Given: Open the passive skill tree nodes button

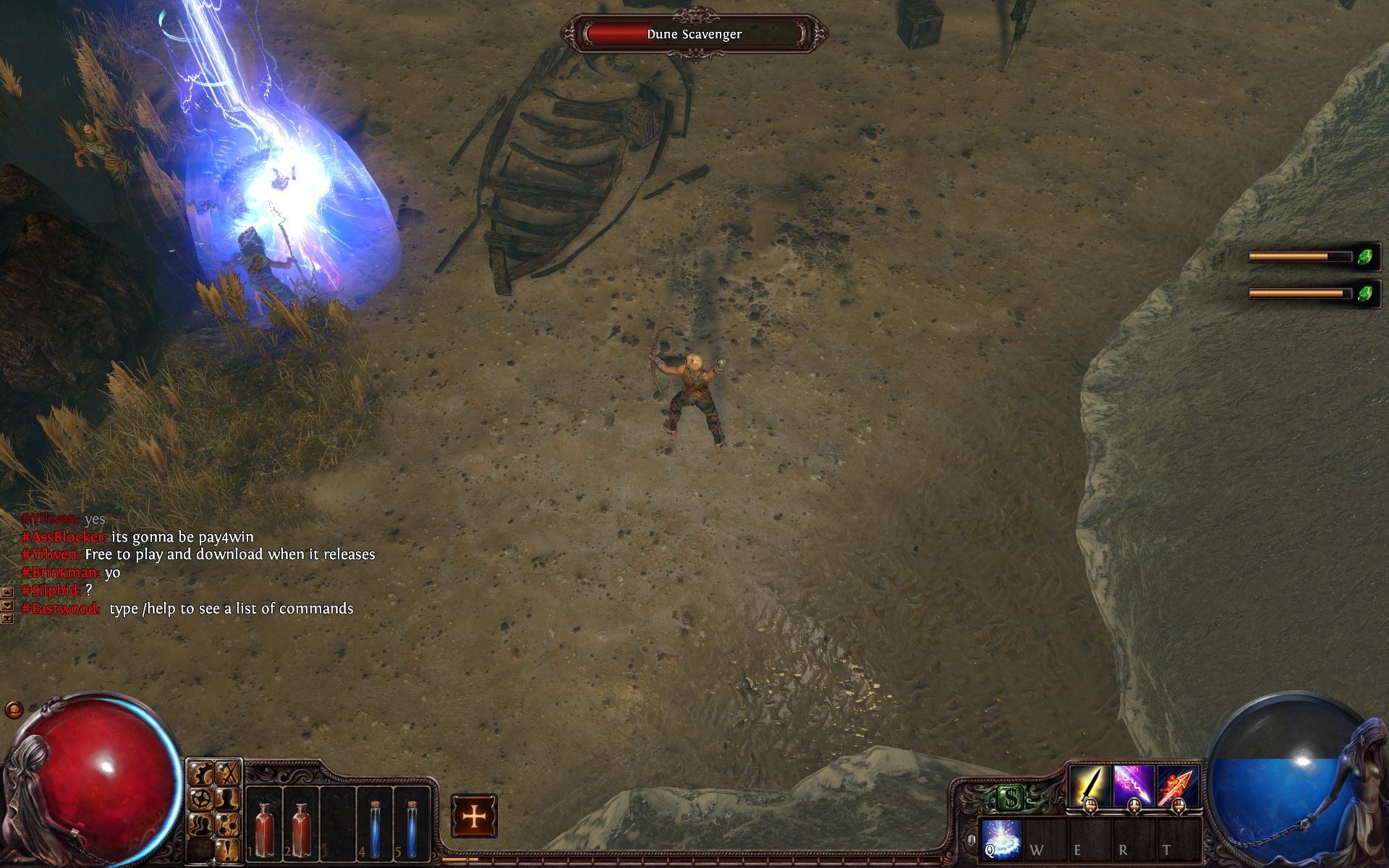Looking at the screenshot, I should pos(229,825).
